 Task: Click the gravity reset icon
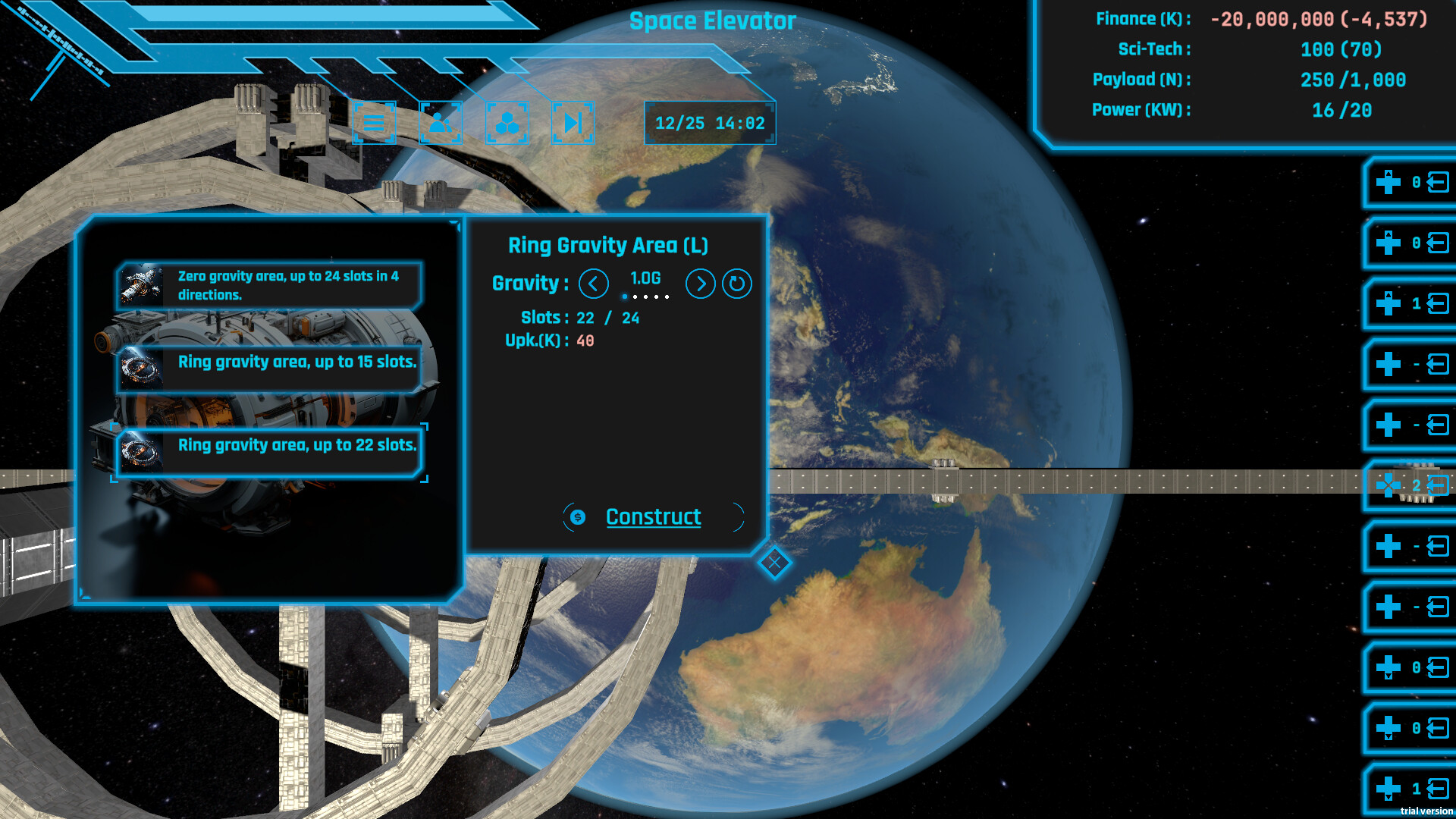tap(735, 284)
